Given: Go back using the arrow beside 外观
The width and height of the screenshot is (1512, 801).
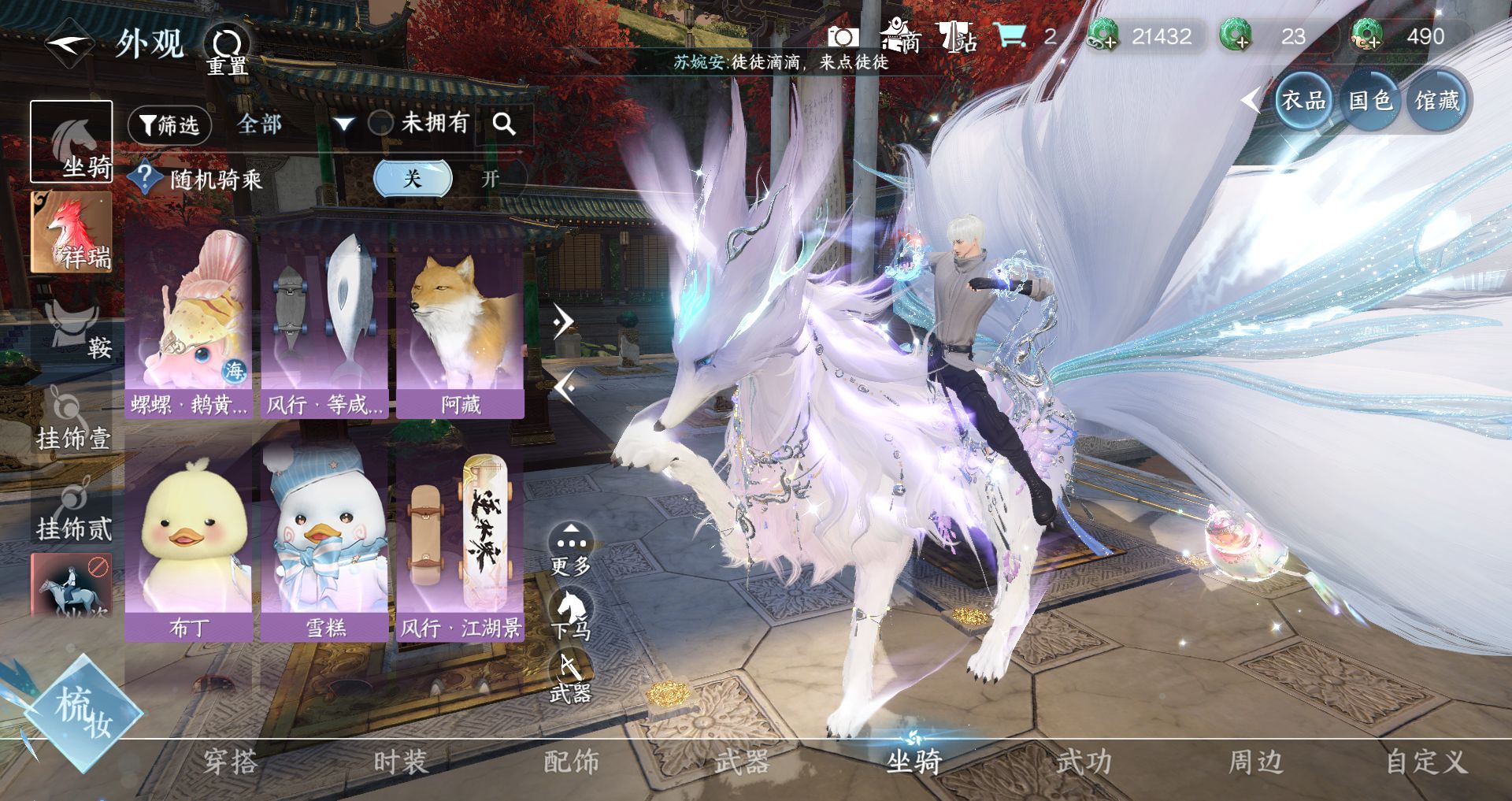Looking at the screenshot, I should click(69, 43).
